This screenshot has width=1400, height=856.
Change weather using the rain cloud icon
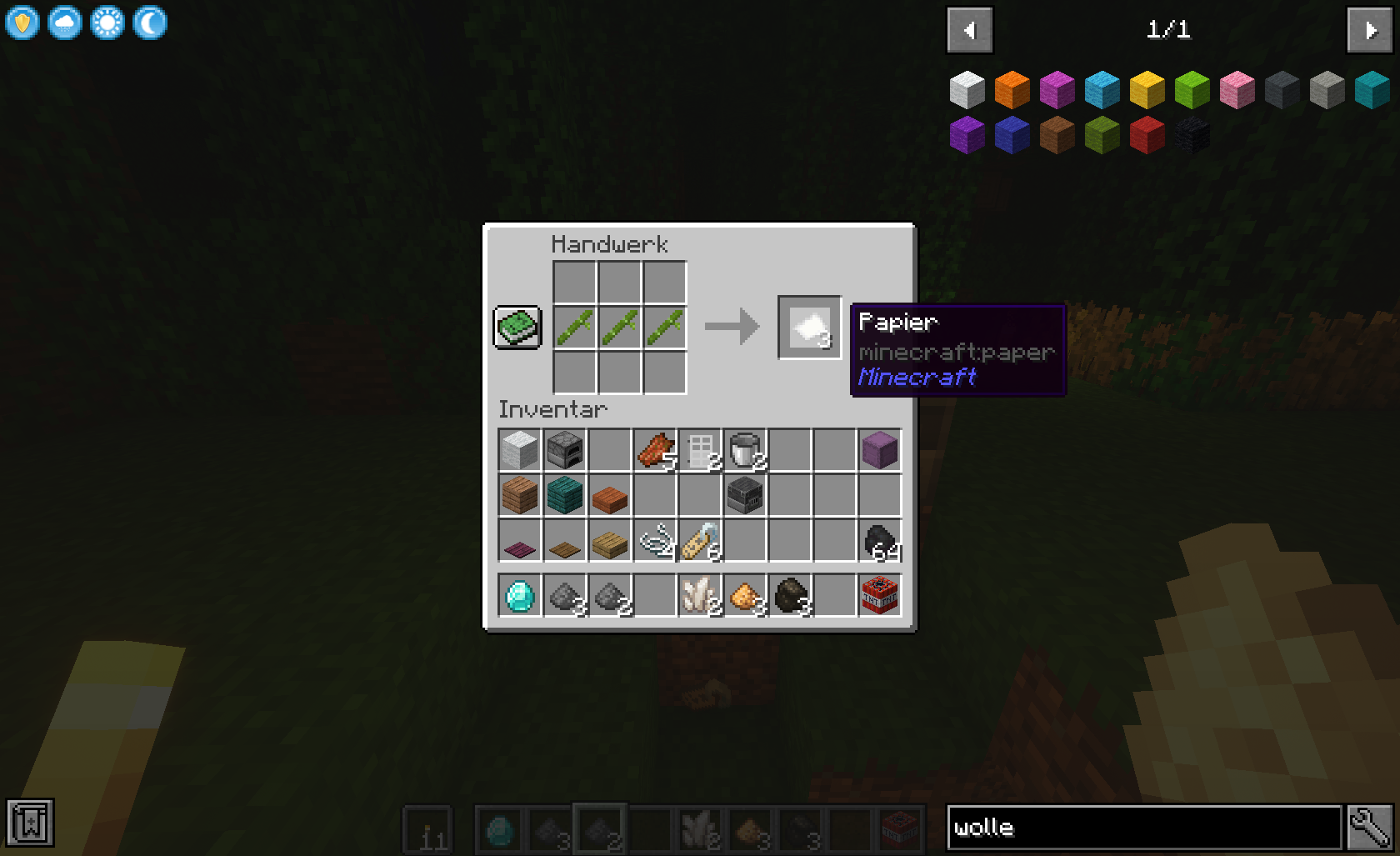65,23
